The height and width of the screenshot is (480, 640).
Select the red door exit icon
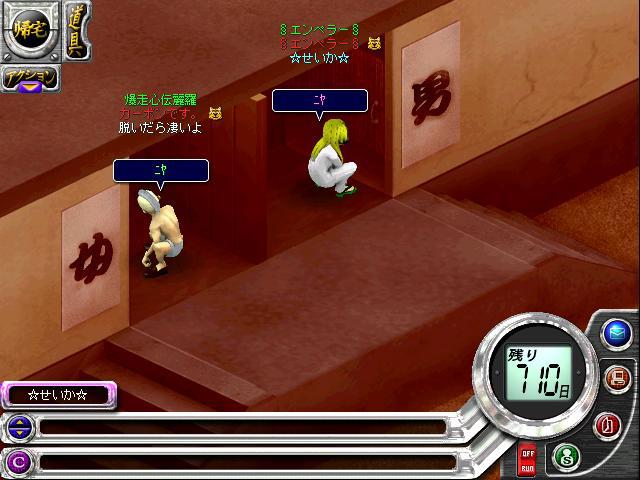(607, 424)
